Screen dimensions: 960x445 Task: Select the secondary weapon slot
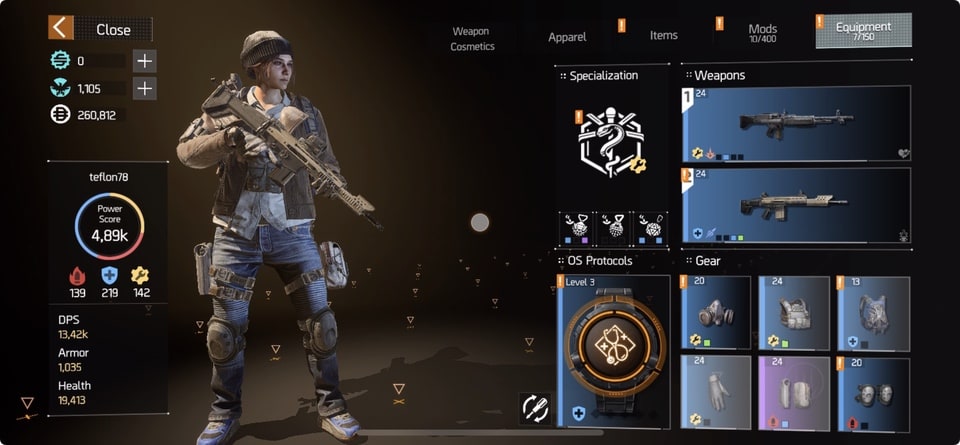click(x=796, y=205)
